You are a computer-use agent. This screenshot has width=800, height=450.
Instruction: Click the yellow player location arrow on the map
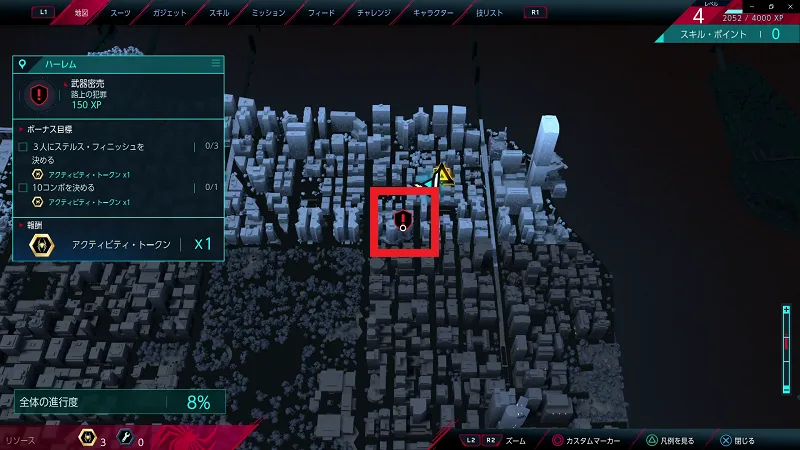click(444, 177)
